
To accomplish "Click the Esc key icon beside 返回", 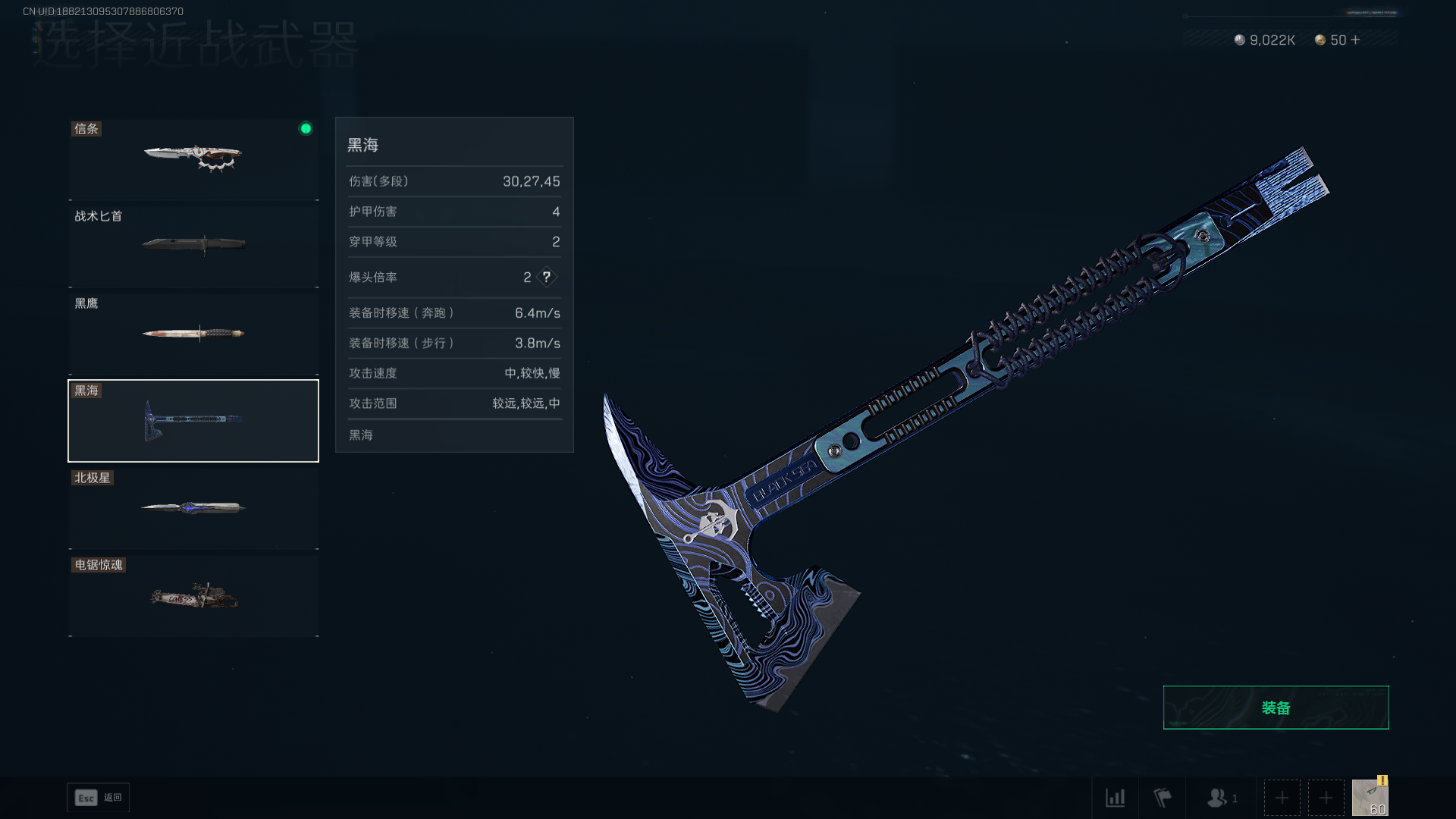I will [86, 798].
